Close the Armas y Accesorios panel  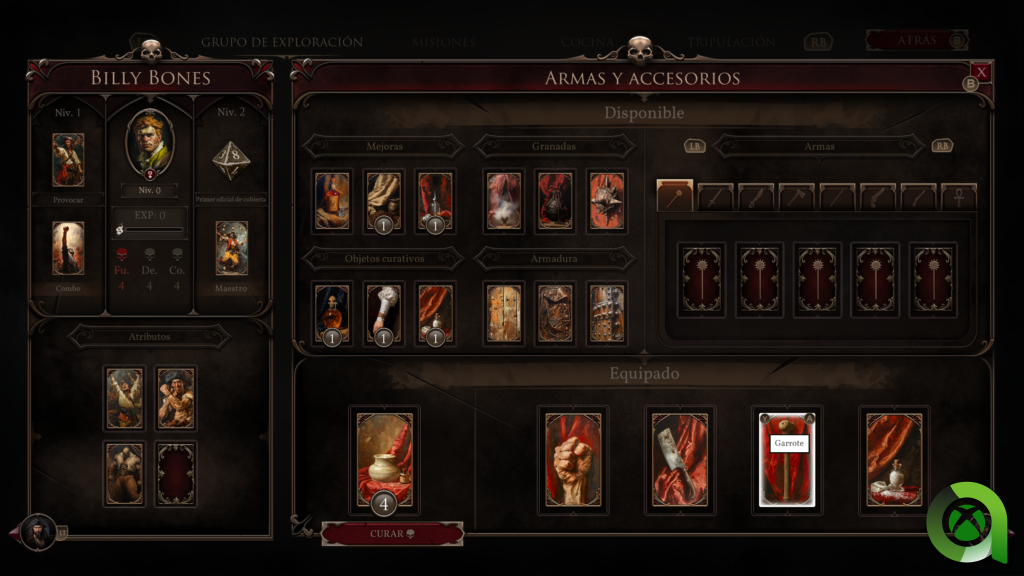981,72
